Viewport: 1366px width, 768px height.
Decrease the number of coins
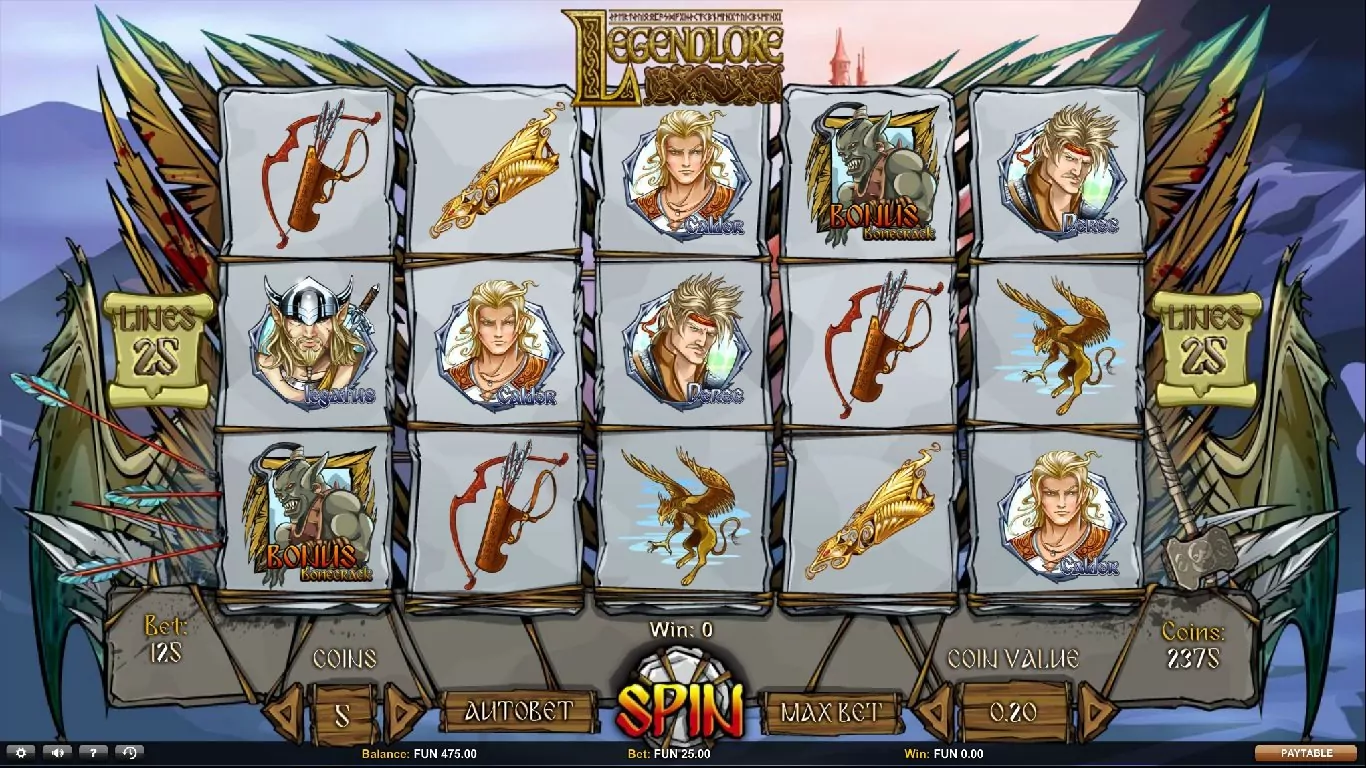click(x=285, y=712)
